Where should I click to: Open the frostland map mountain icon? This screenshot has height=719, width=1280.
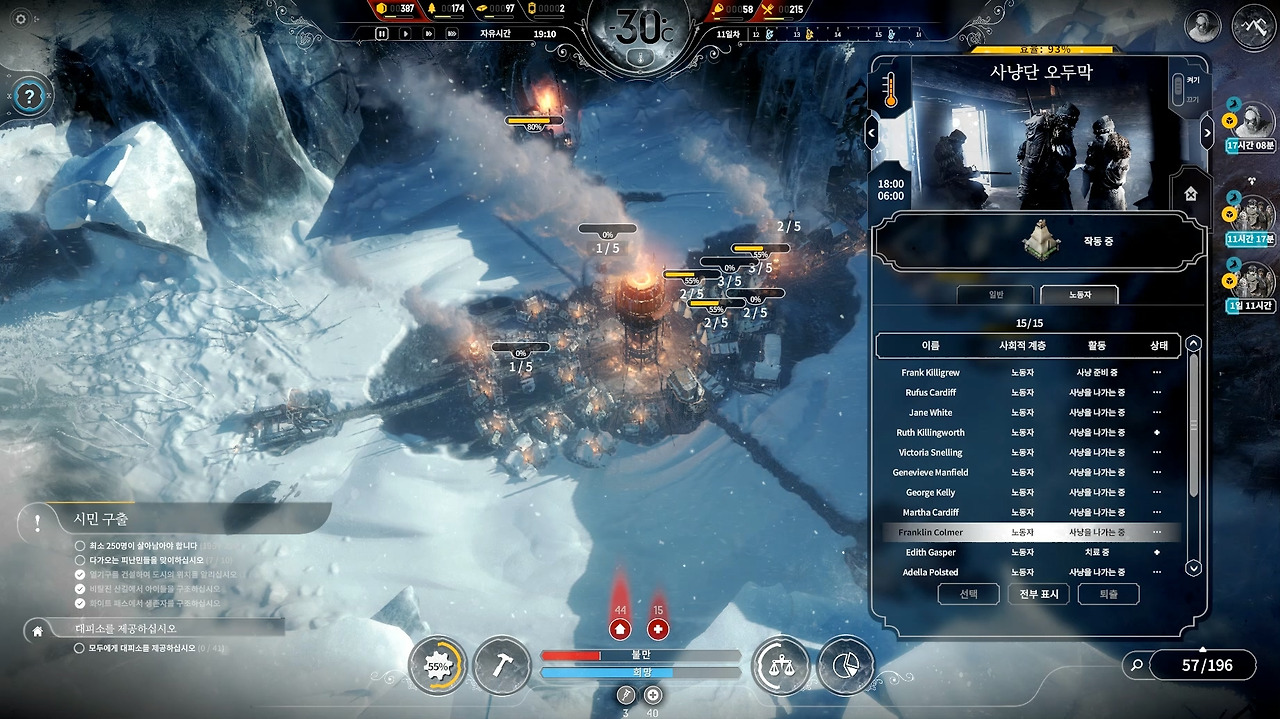point(1253,25)
